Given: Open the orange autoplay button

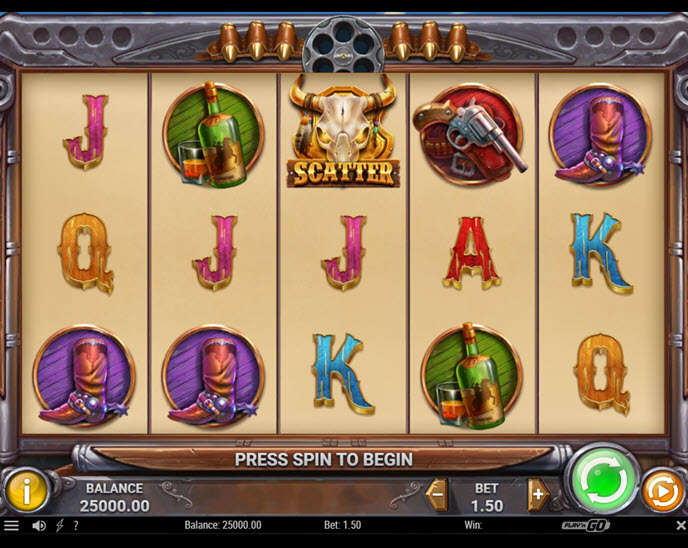Looking at the screenshot, I should coord(661,491).
